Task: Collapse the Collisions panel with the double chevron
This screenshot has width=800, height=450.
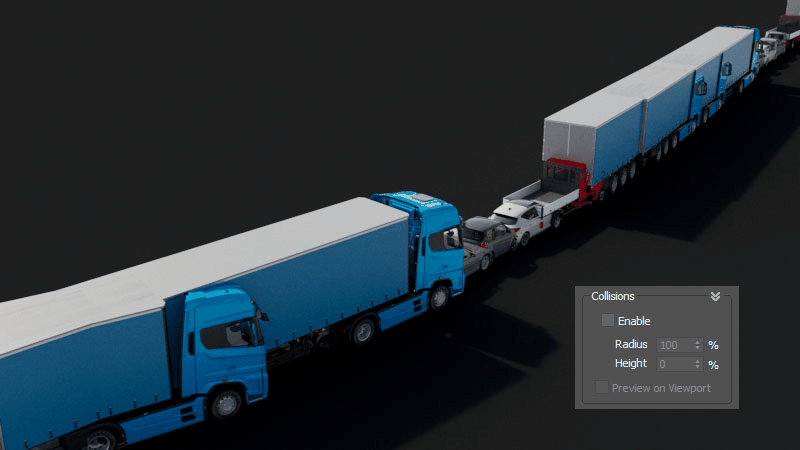Action: point(715,296)
